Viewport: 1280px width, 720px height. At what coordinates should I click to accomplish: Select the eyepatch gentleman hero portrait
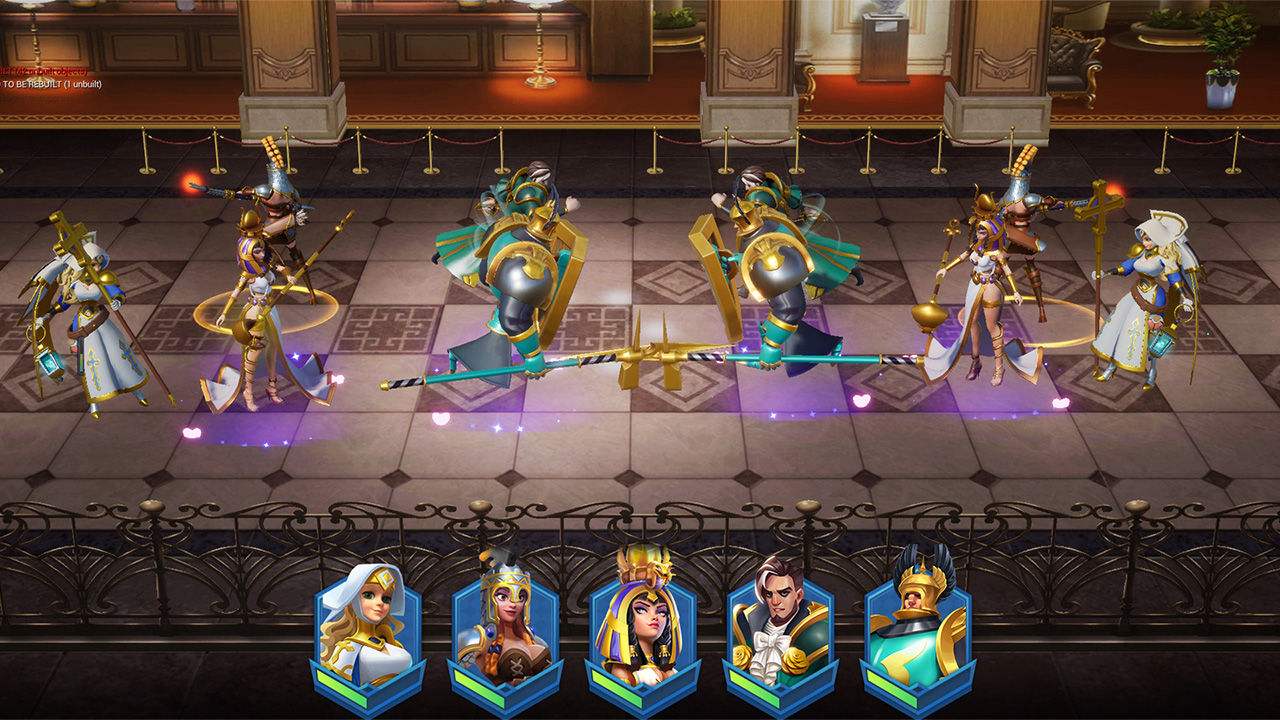tap(780, 625)
